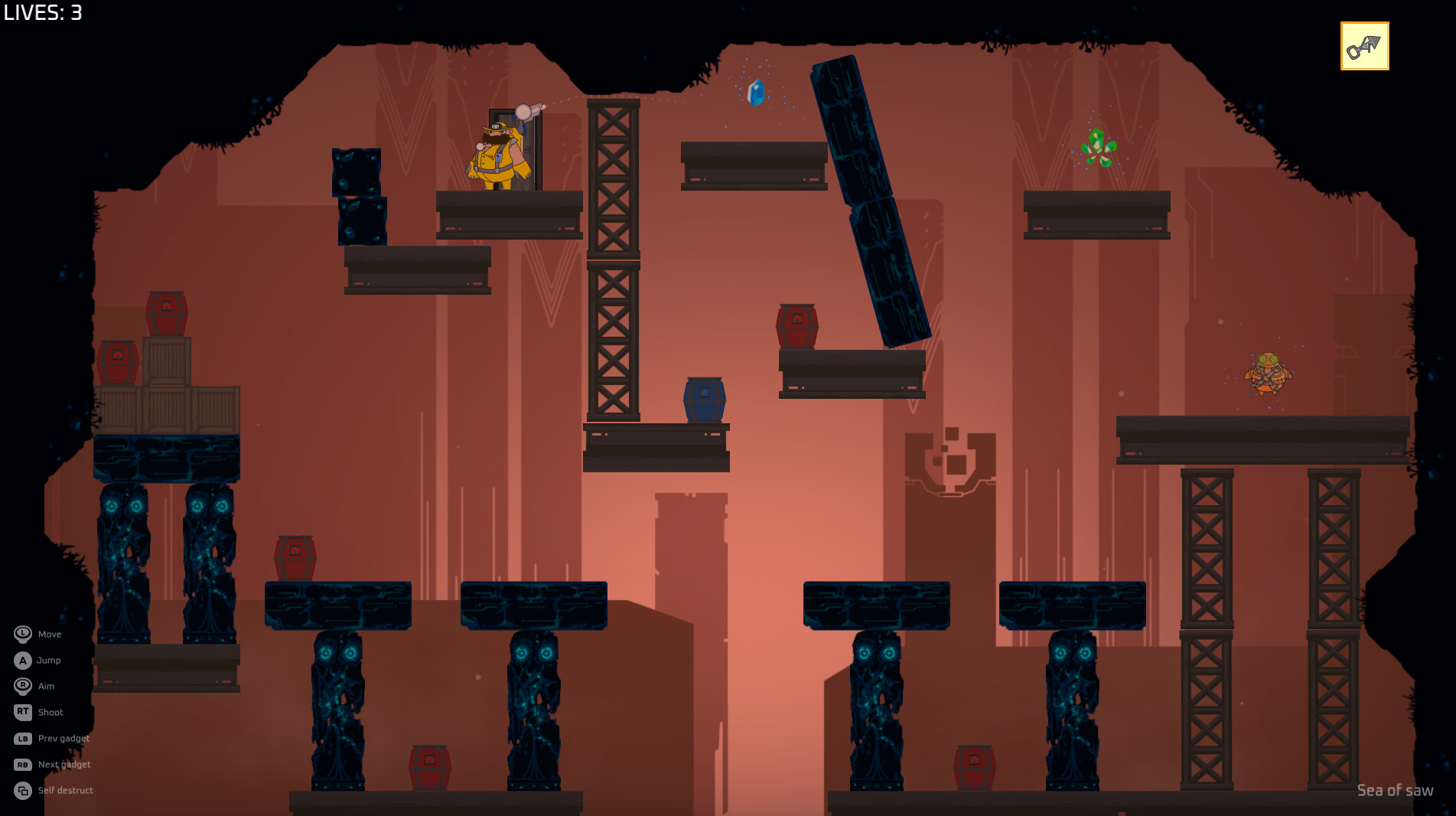
Task: Click the left stick Move control icon
Action: pyautogui.click(x=24, y=634)
